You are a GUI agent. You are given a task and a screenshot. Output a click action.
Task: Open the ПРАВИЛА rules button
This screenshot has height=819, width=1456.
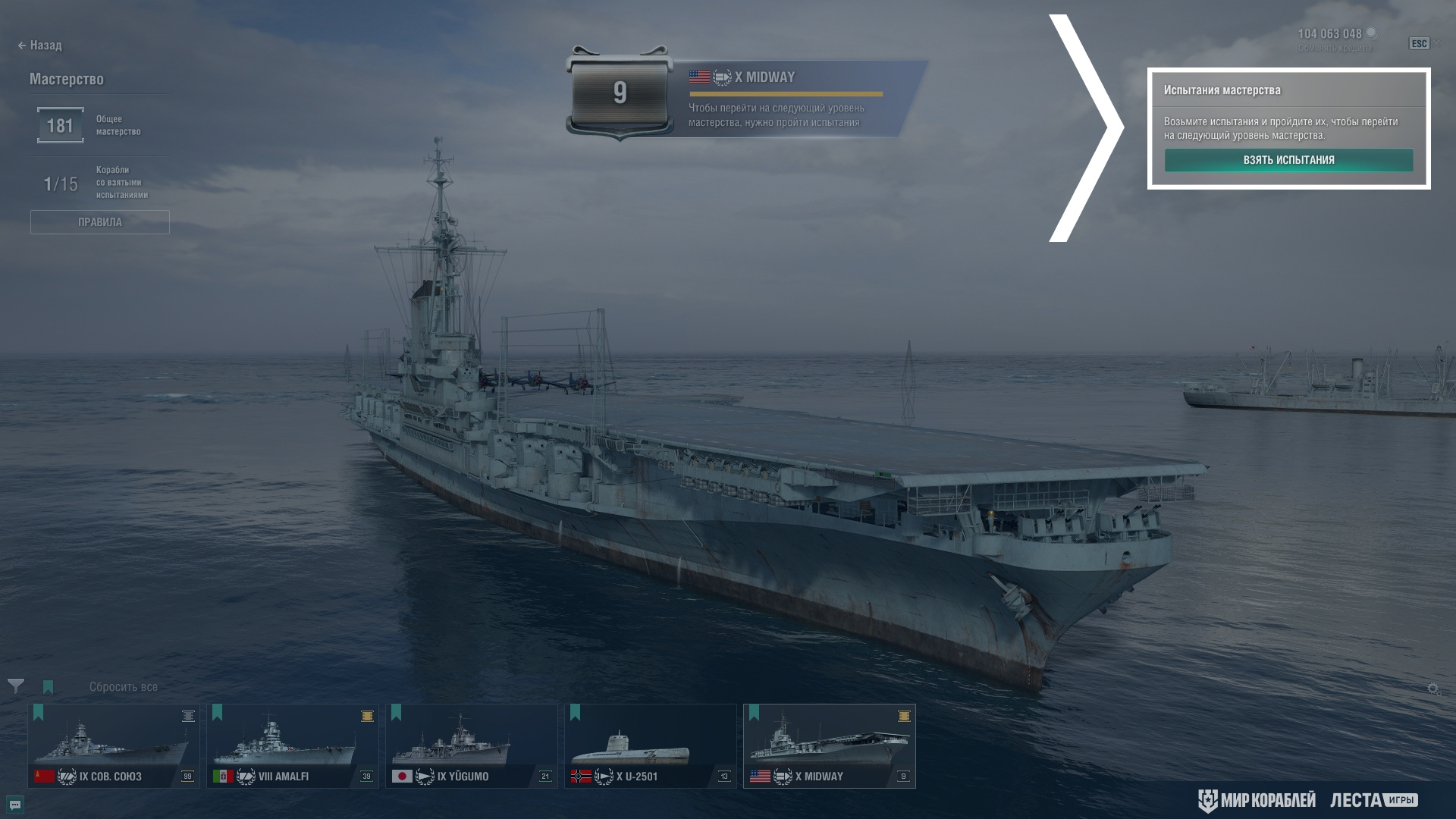pos(99,222)
